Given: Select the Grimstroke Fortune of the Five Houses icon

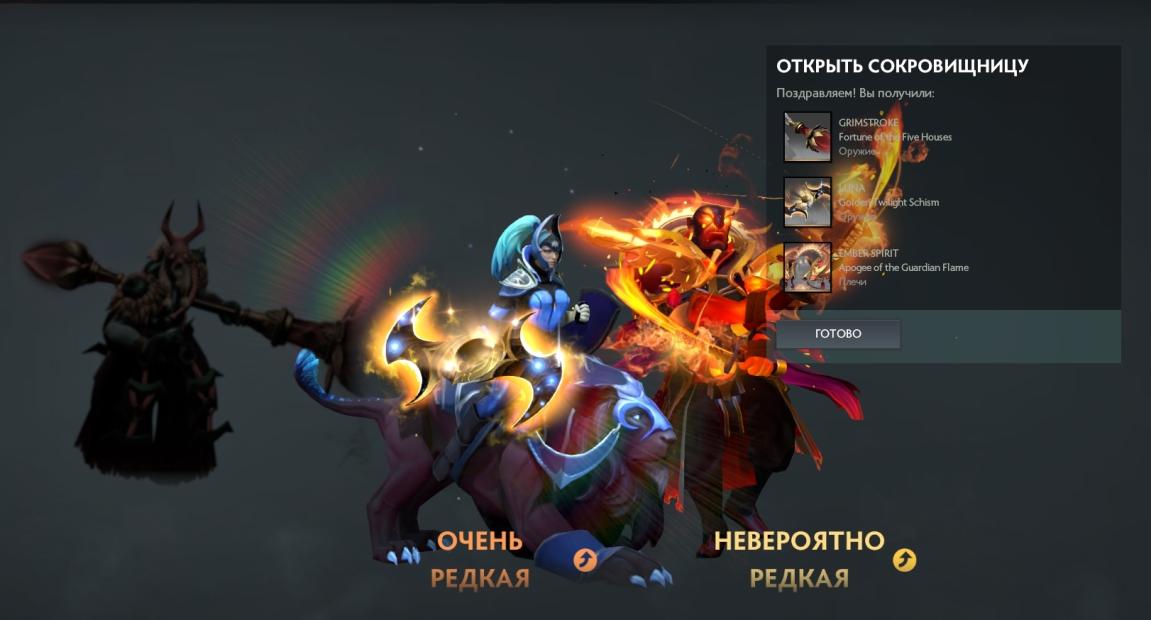Looking at the screenshot, I should pos(808,137).
